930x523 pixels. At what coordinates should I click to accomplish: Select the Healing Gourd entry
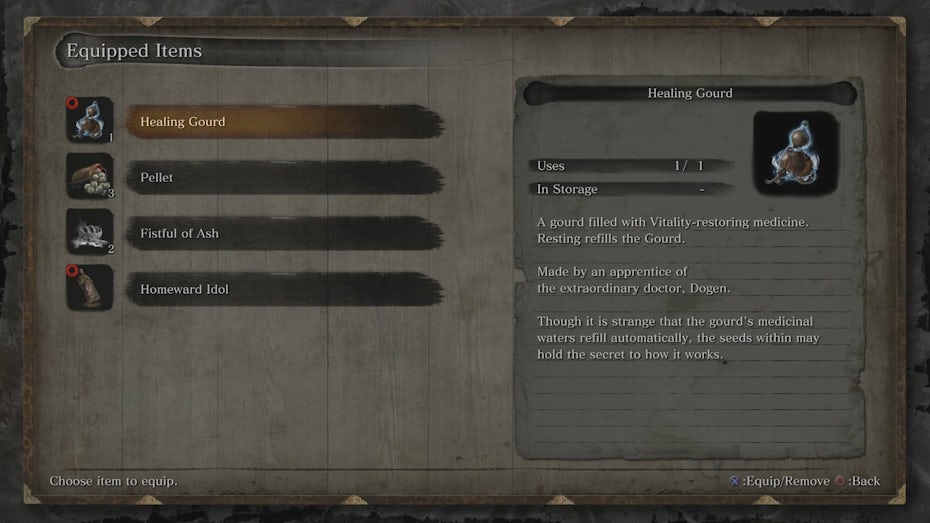point(285,122)
